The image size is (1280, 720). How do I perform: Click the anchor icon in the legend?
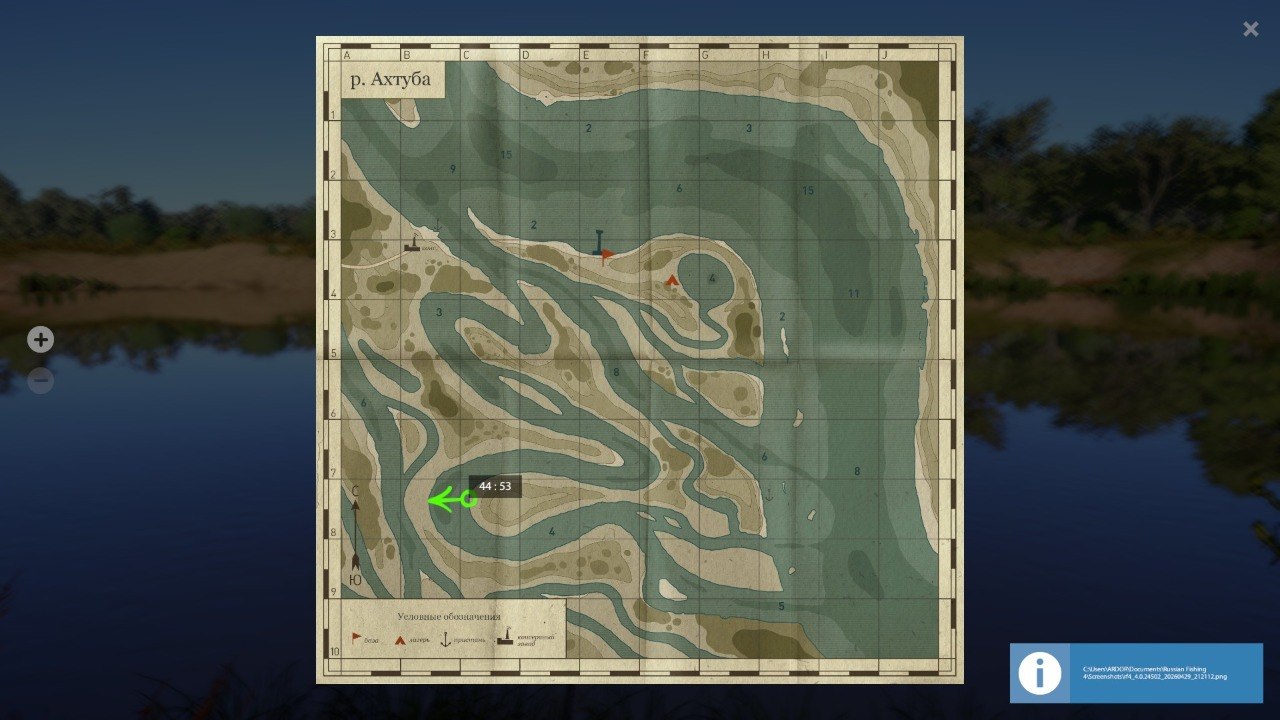point(445,639)
